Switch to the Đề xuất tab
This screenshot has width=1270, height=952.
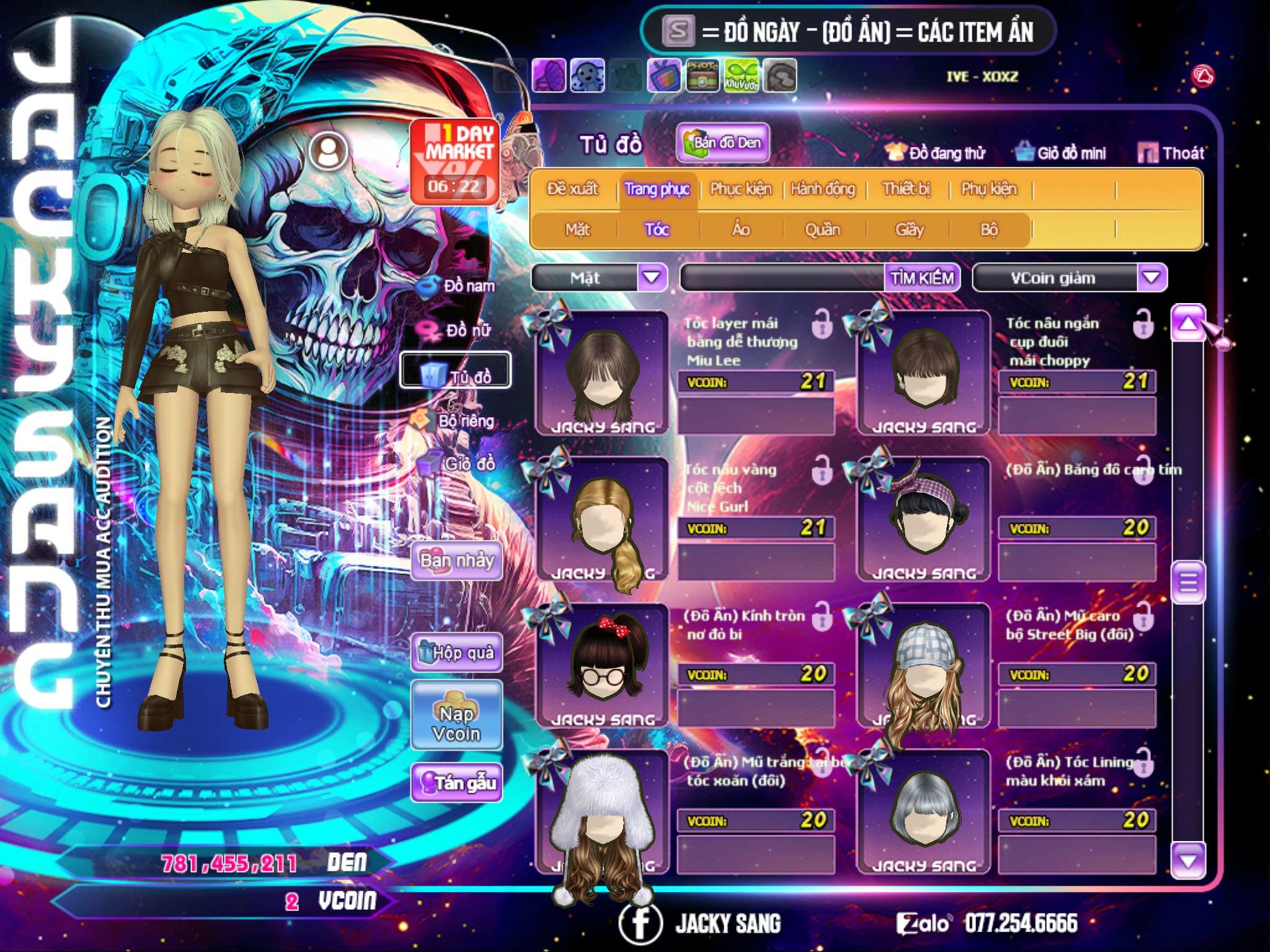(572, 188)
